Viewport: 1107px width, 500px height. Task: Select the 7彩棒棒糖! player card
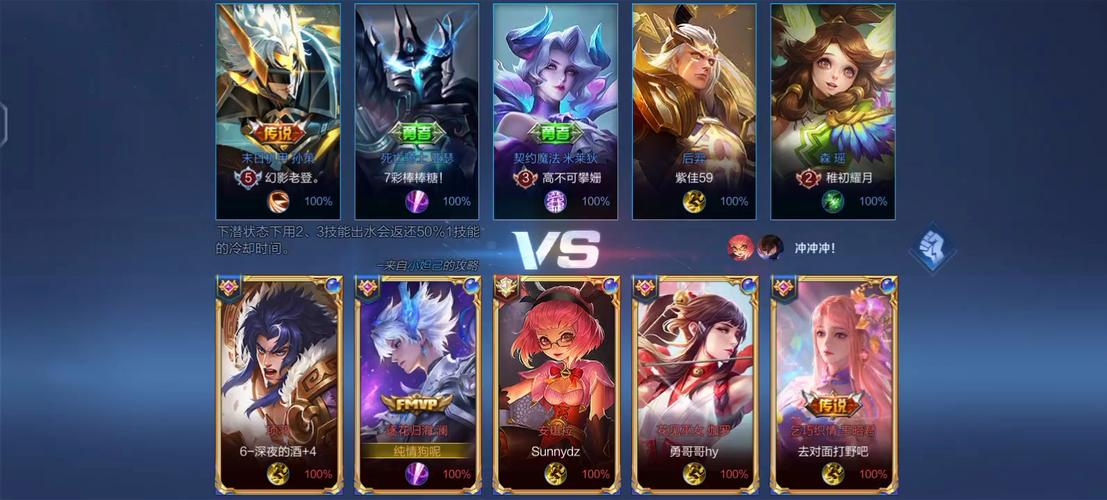click(416, 110)
